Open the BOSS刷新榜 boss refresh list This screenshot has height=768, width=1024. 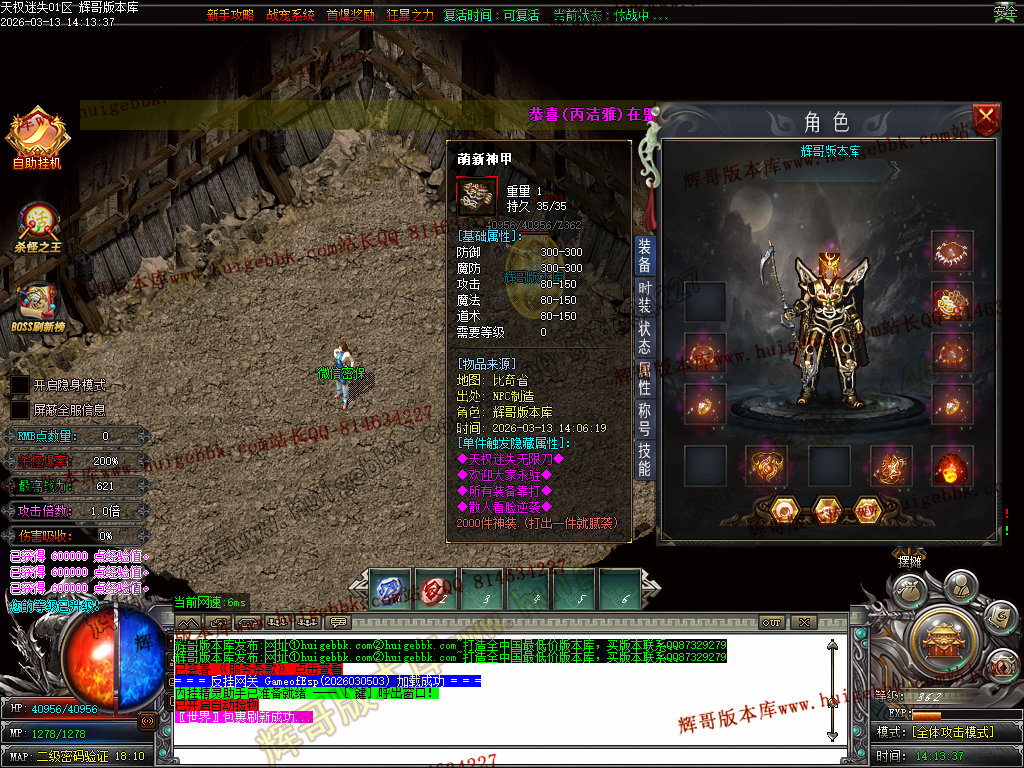click(38, 306)
